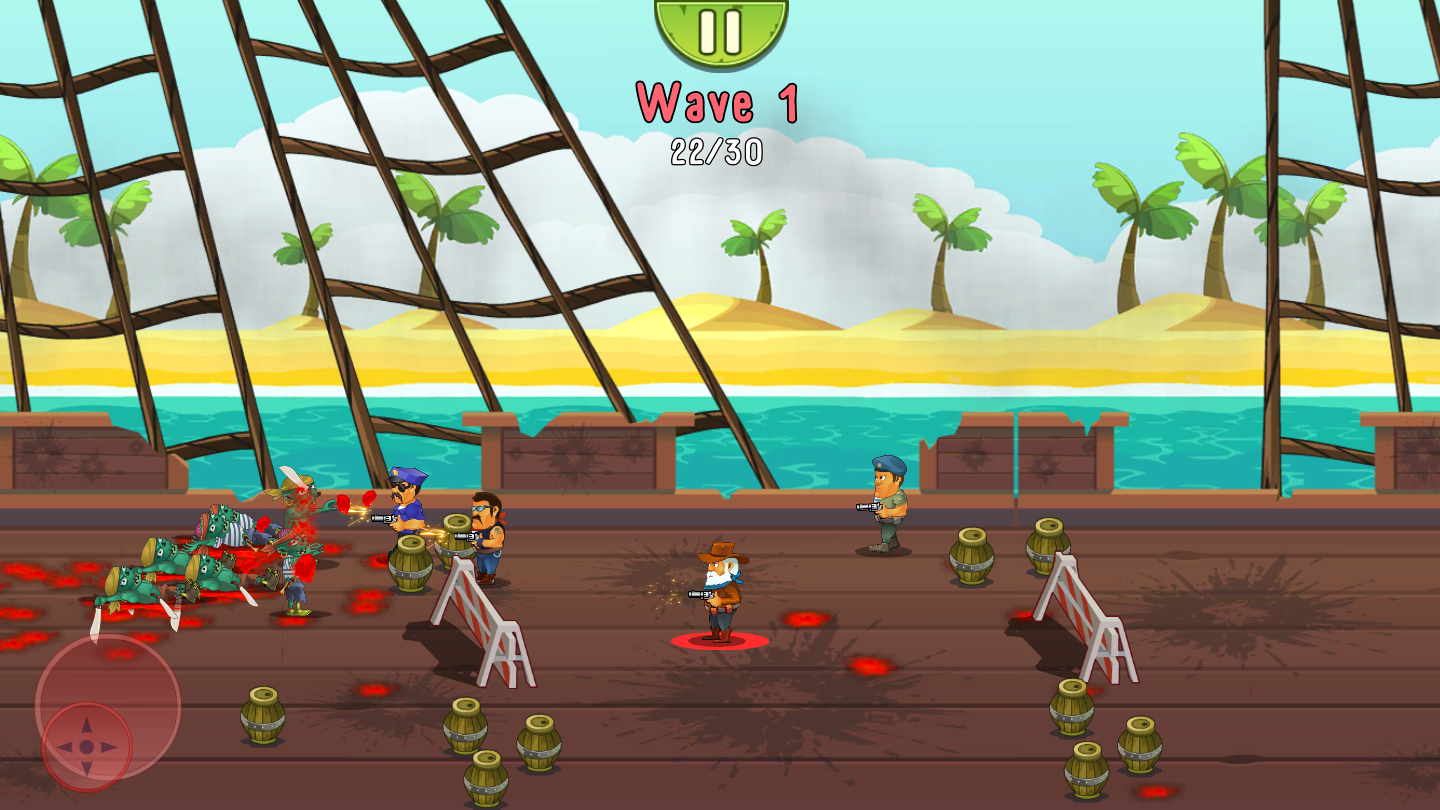Image resolution: width=1440 pixels, height=810 pixels.
Task: Pause the game with the green button
Action: (720, 28)
